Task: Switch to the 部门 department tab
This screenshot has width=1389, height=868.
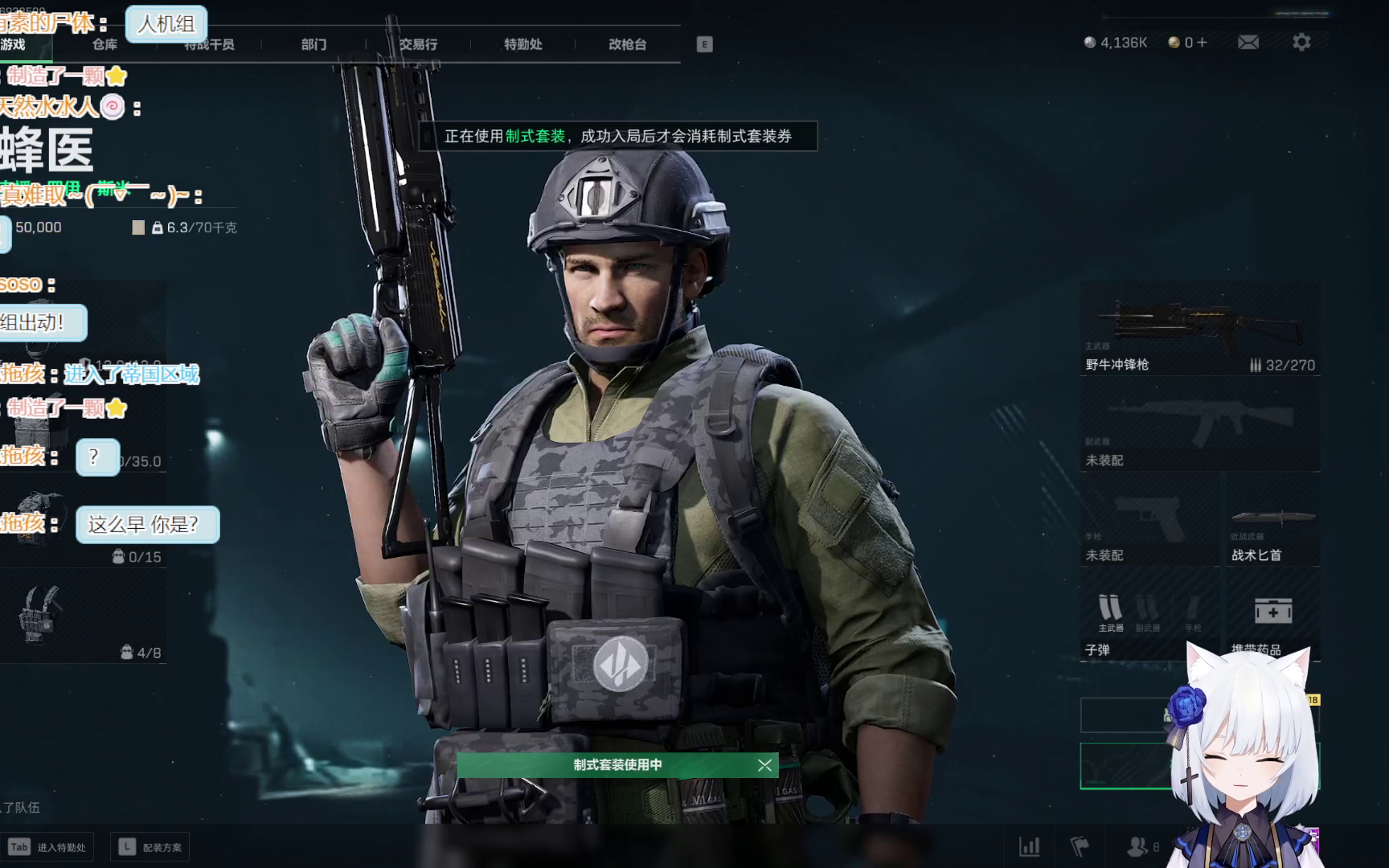Action: point(313,44)
